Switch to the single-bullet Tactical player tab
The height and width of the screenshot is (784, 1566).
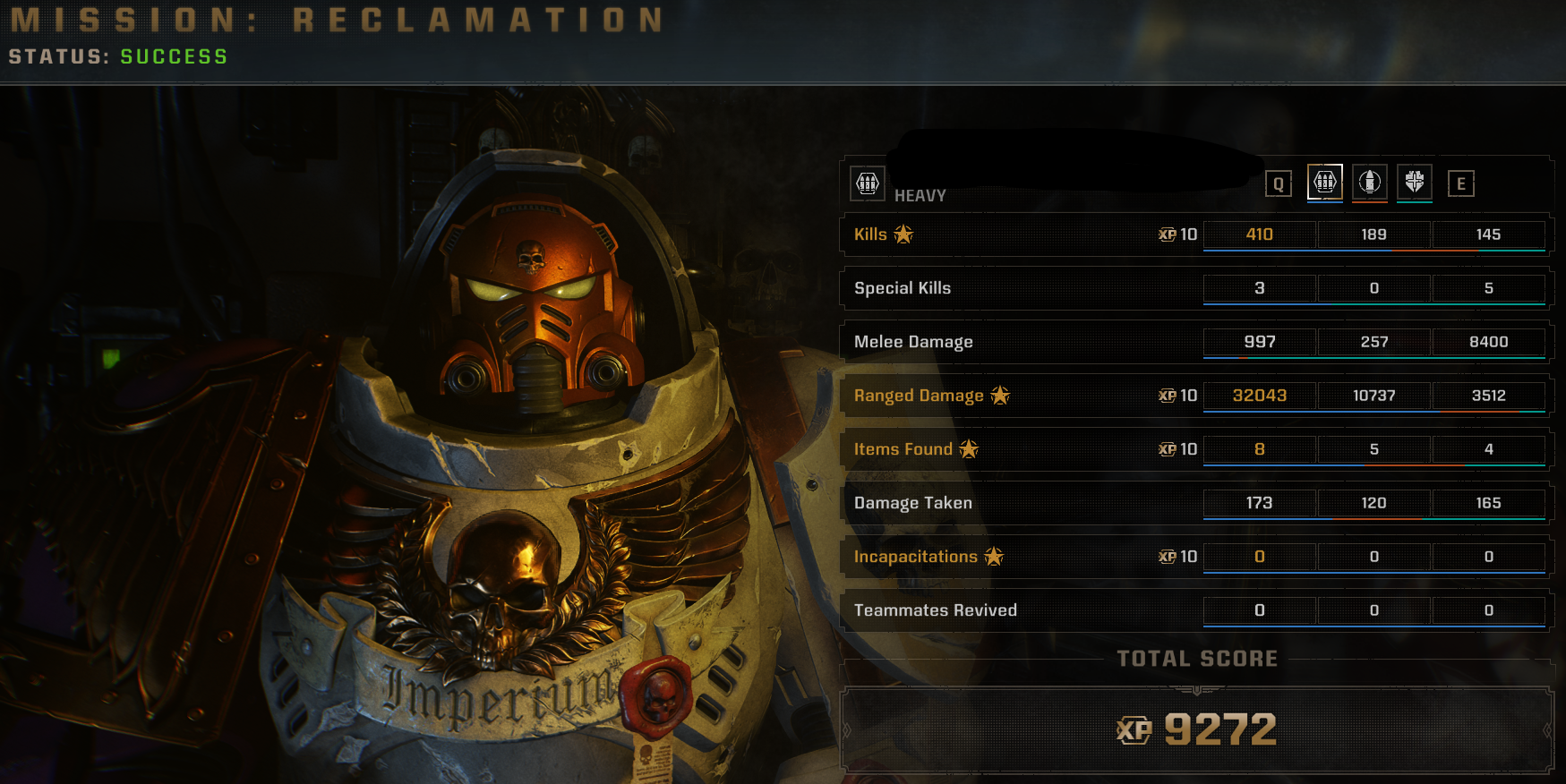[x=1369, y=183]
